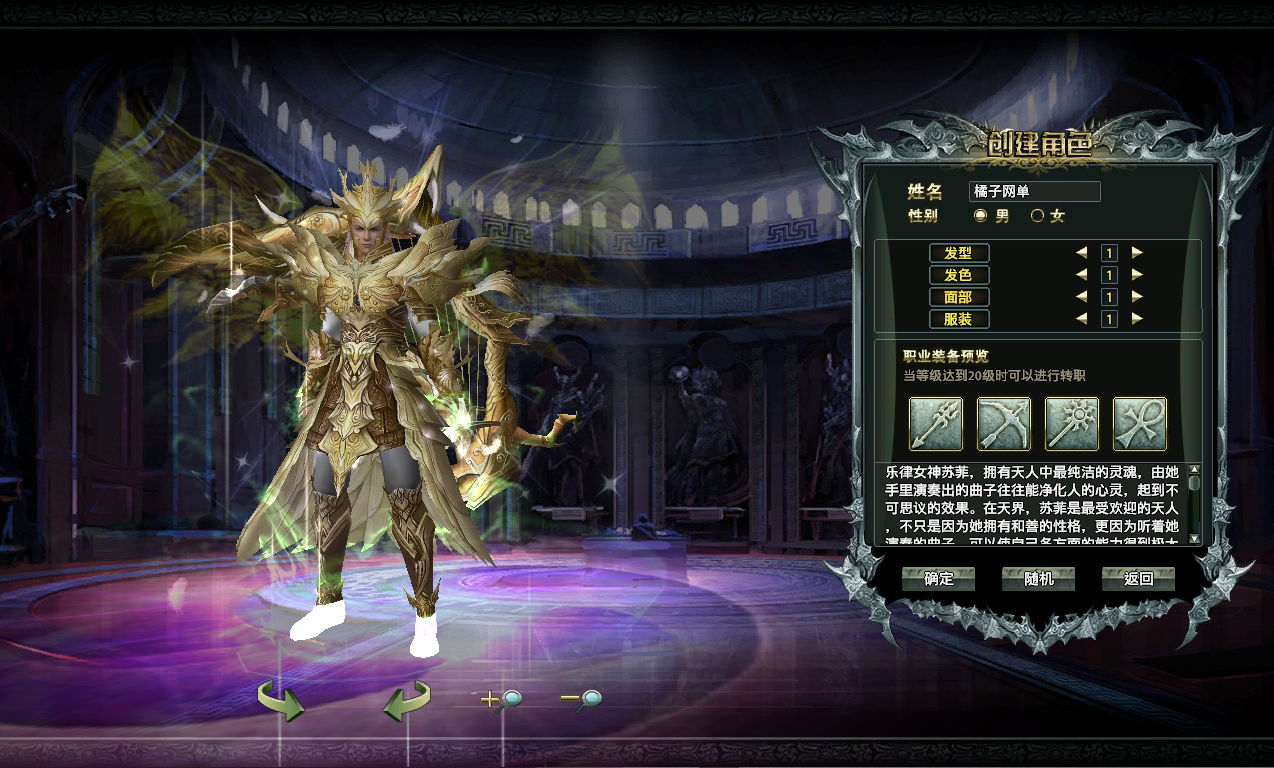Preview the bow and arrow class equipment

click(1004, 424)
